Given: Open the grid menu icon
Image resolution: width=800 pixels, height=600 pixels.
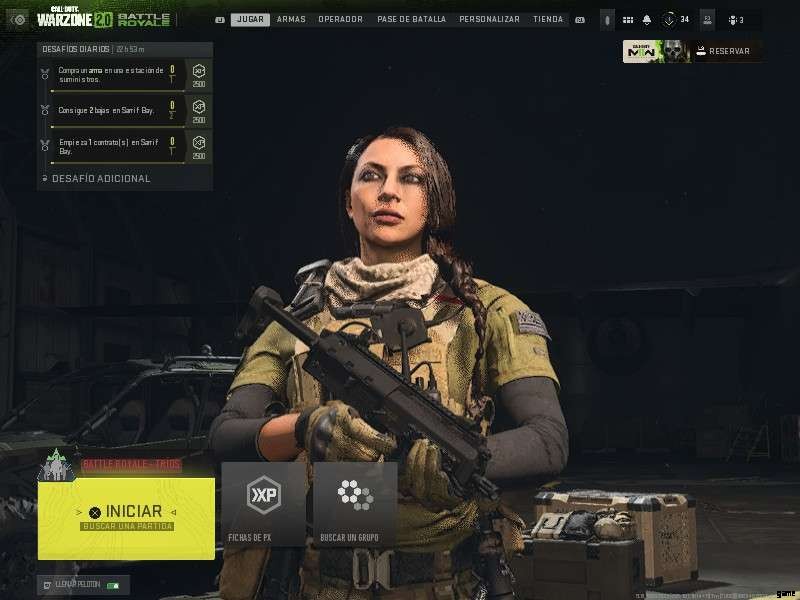Looking at the screenshot, I should click(x=628, y=20).
